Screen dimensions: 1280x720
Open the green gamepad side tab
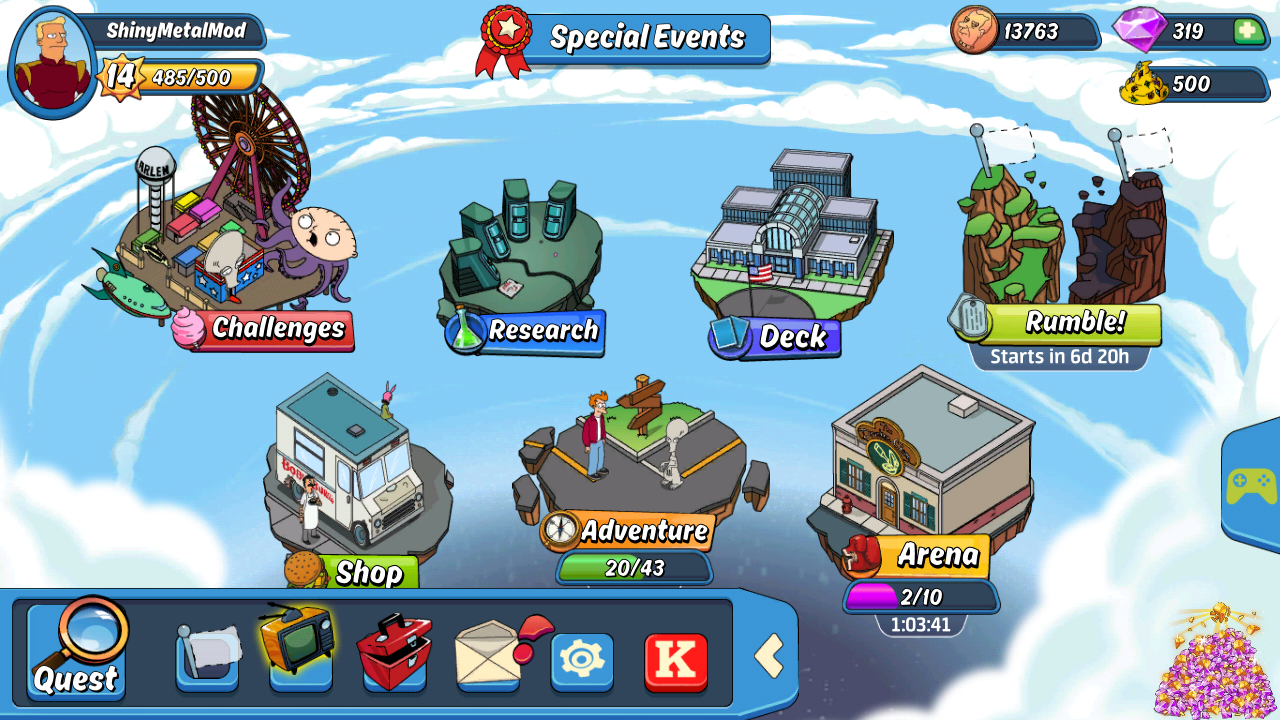point(1252,488)
